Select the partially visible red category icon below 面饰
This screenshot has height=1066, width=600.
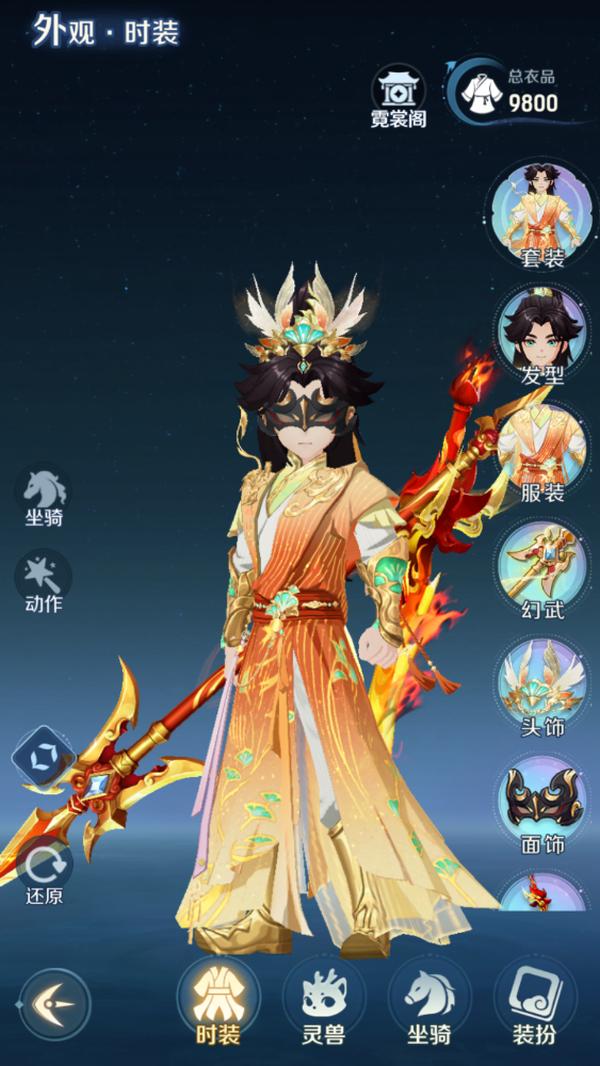pos(542,892)
